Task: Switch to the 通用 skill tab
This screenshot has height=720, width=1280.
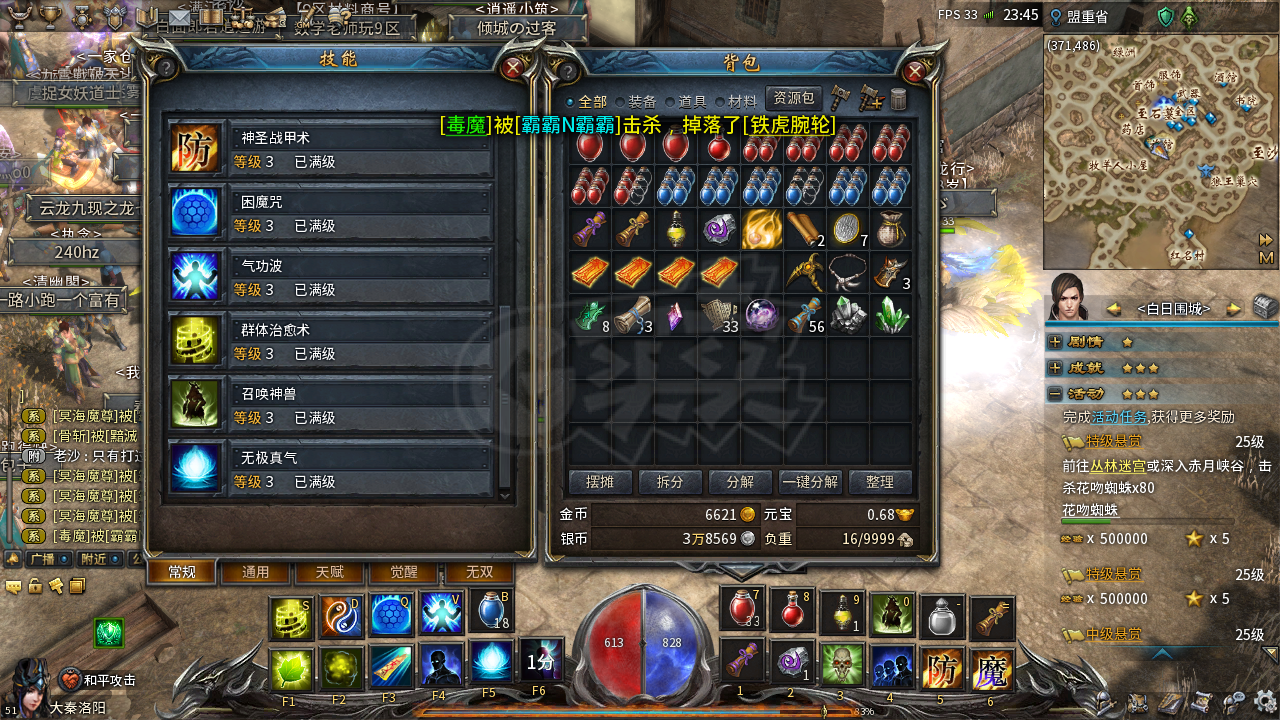Action: pyautogui.click(x=256, y=572)
